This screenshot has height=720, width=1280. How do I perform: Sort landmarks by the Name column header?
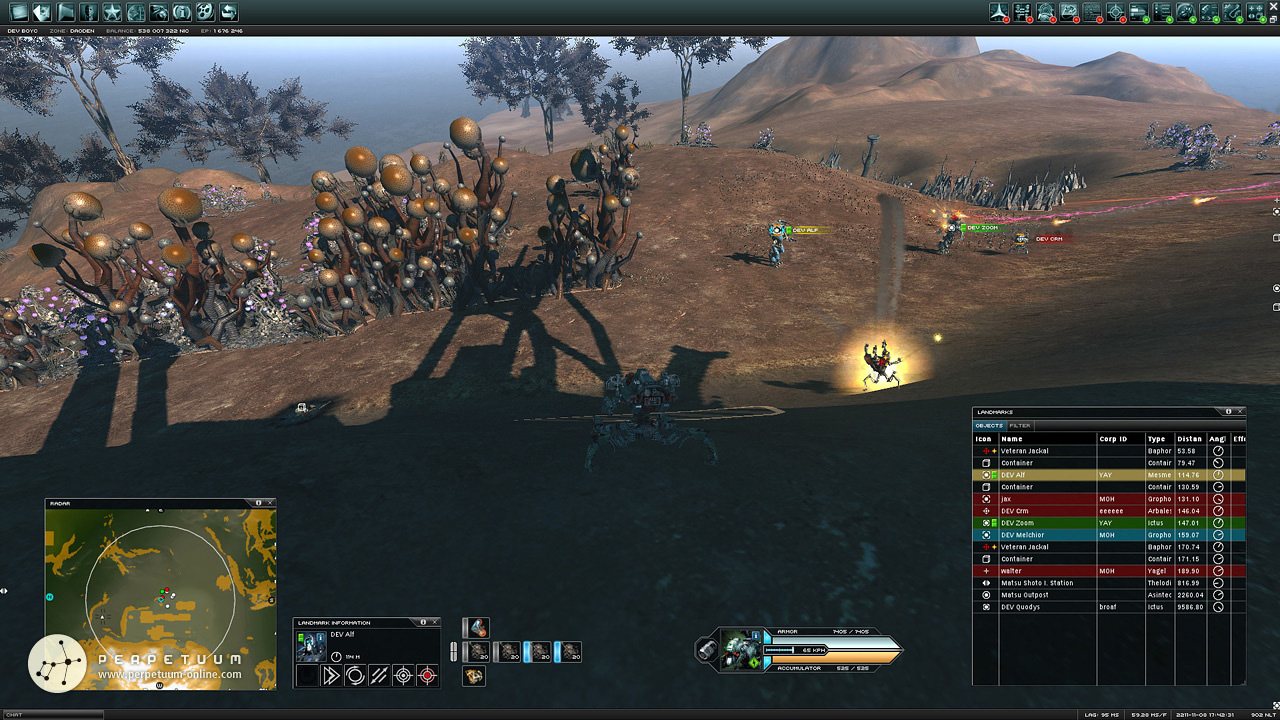(x=1045, y=438)
